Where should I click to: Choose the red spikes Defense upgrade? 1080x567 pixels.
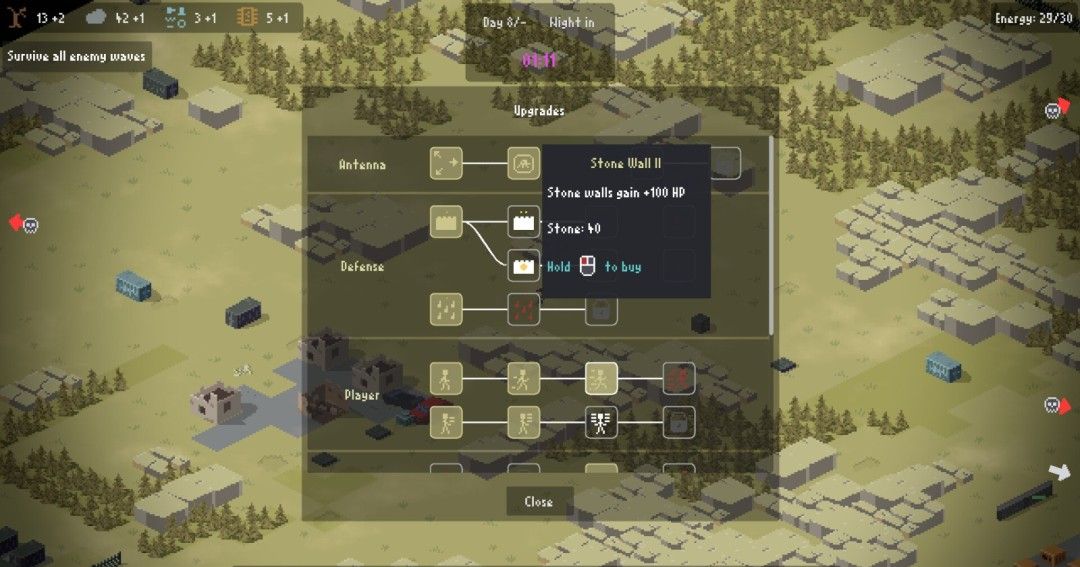coord(523,309)
